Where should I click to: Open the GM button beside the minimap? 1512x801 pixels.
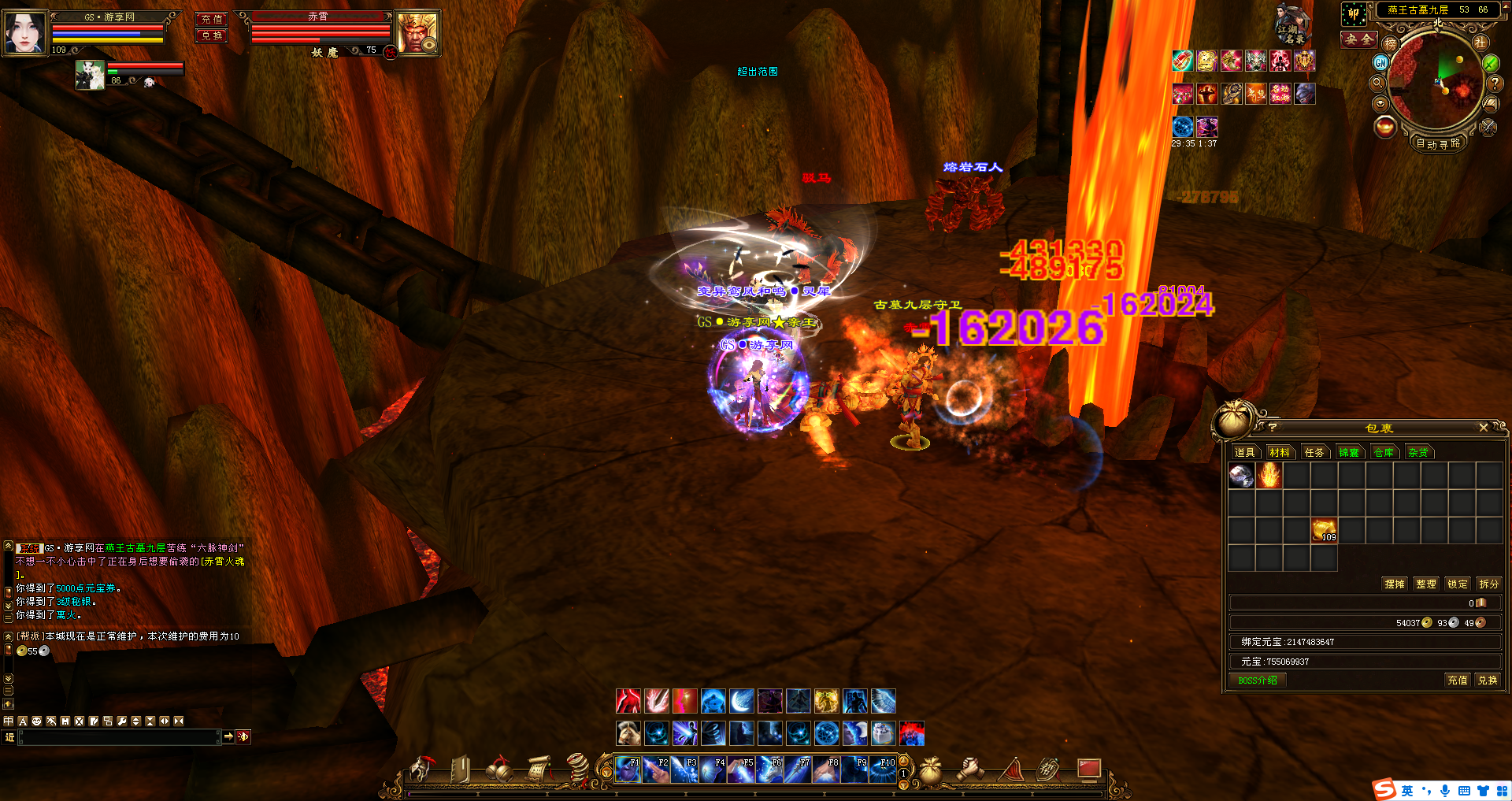click(x=1380, y=63)
